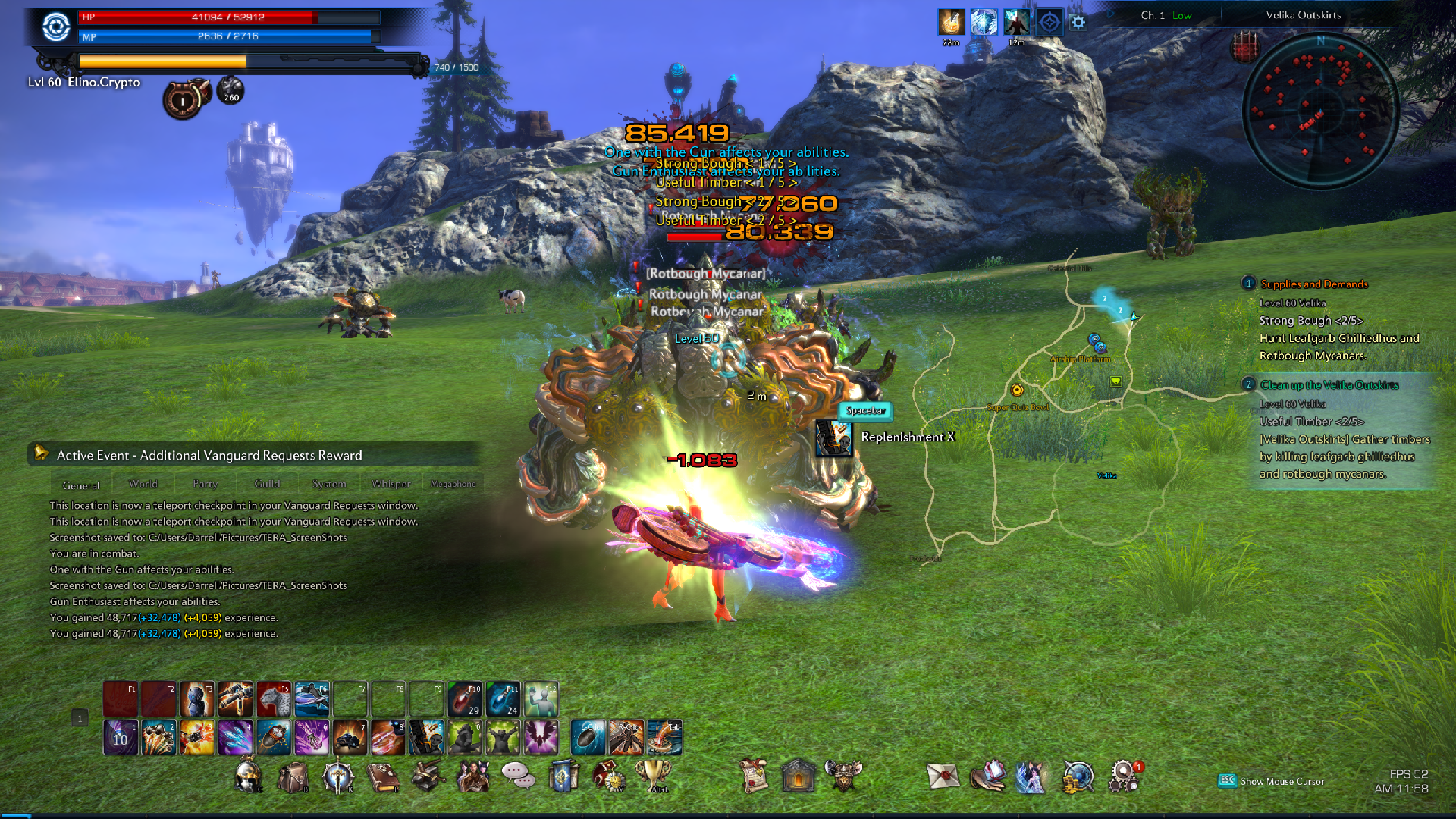
Task: Open the Whisper chat tab
Action: tap(391, 484)
